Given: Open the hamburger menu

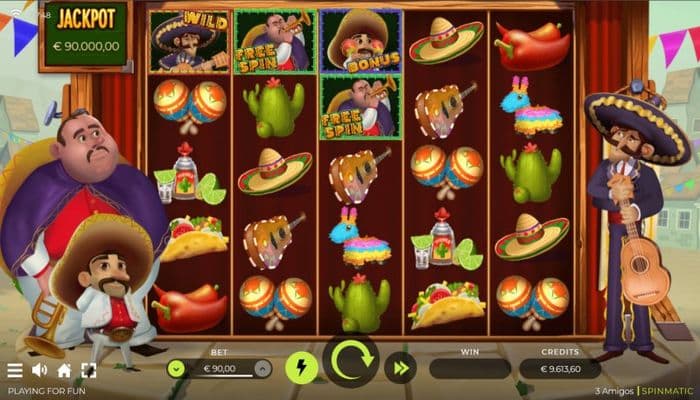Looking at the screenshot, I should (15, 371).
